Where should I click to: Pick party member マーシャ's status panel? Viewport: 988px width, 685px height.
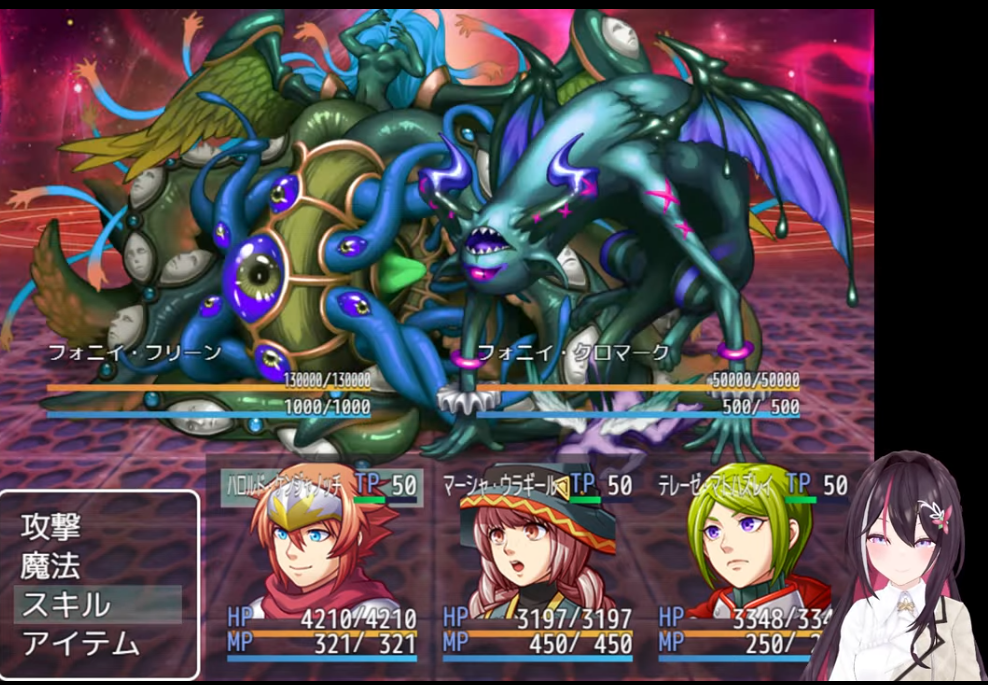(x=536, y=565)
